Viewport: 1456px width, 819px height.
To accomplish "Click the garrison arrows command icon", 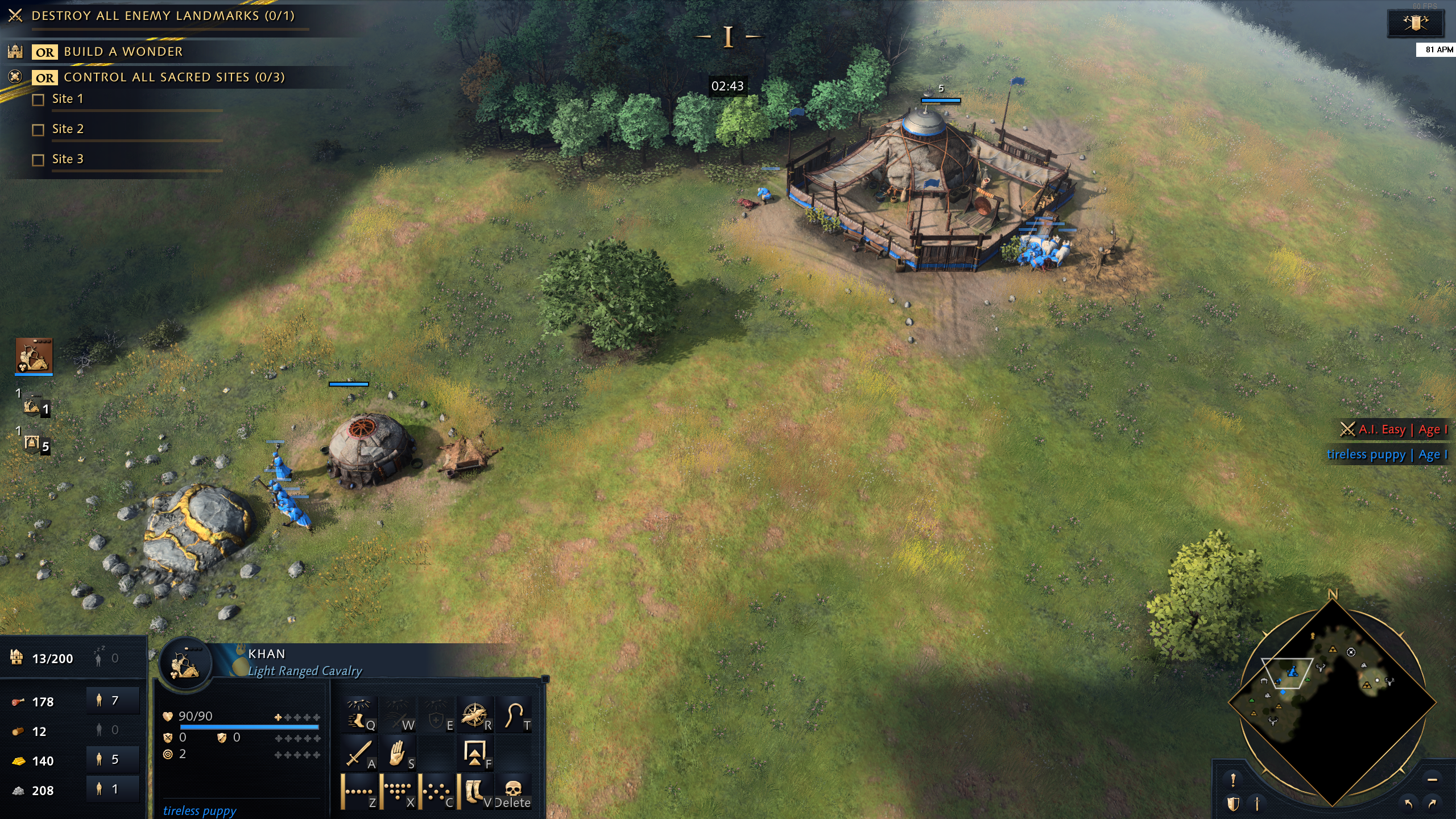I will pos(474,753).
